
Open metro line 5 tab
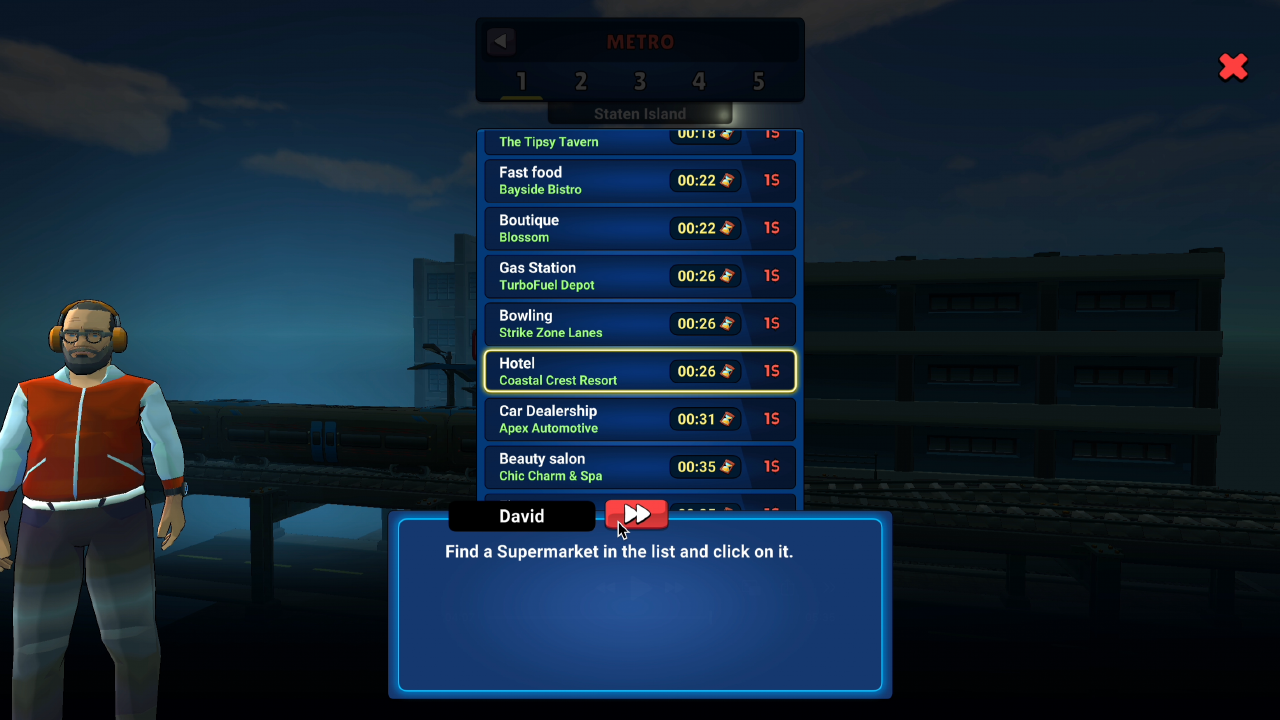758,82
